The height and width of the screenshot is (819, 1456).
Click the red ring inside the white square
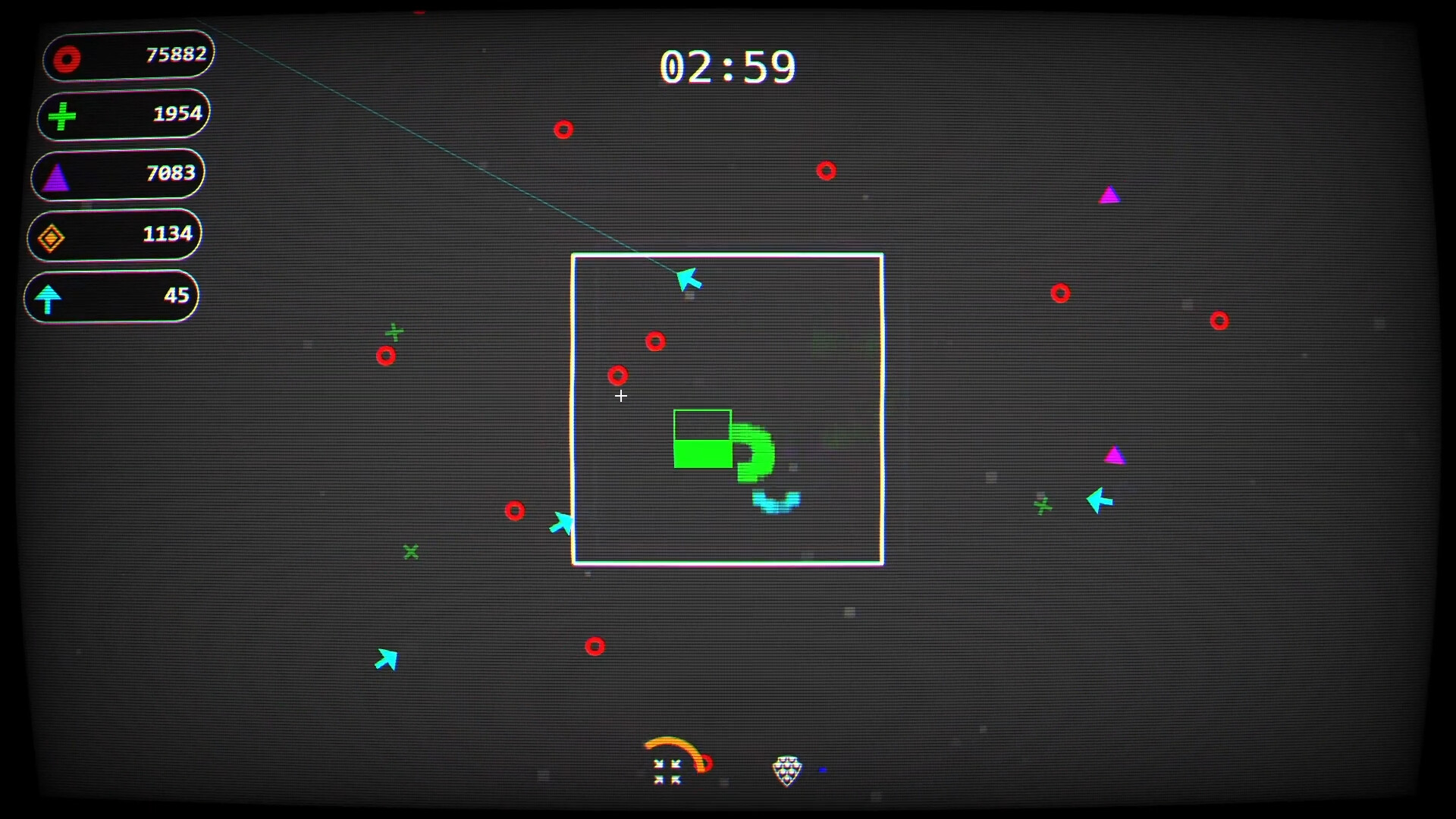coord(655,342)
